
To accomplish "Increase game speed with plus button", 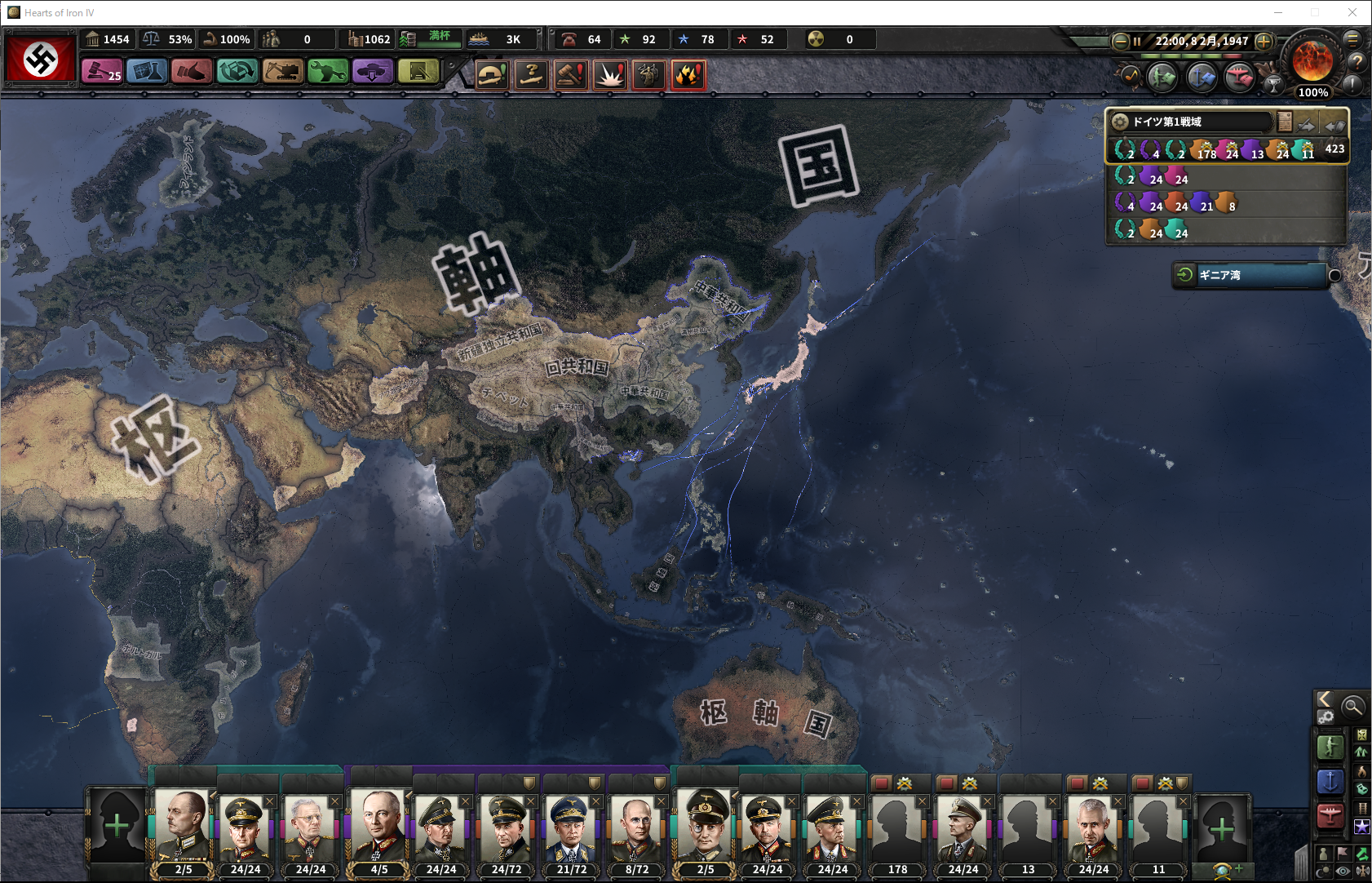I will point(1264,41).
